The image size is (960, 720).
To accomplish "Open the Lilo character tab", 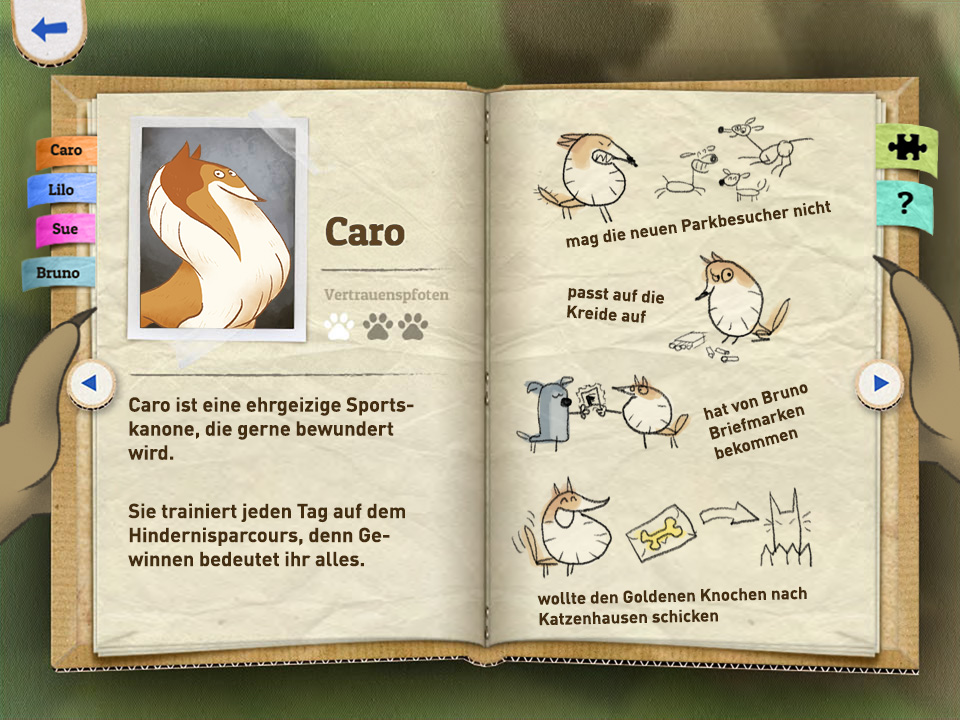I will pyautogui.click(x=62, y=190).
